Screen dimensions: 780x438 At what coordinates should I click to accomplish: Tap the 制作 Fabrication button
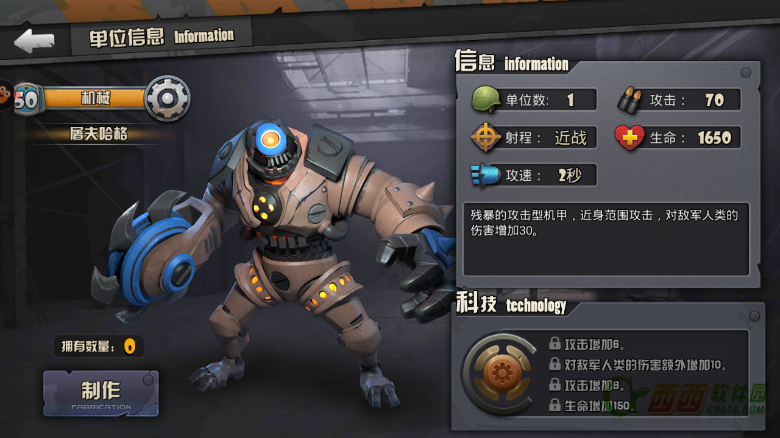[100, 393]
